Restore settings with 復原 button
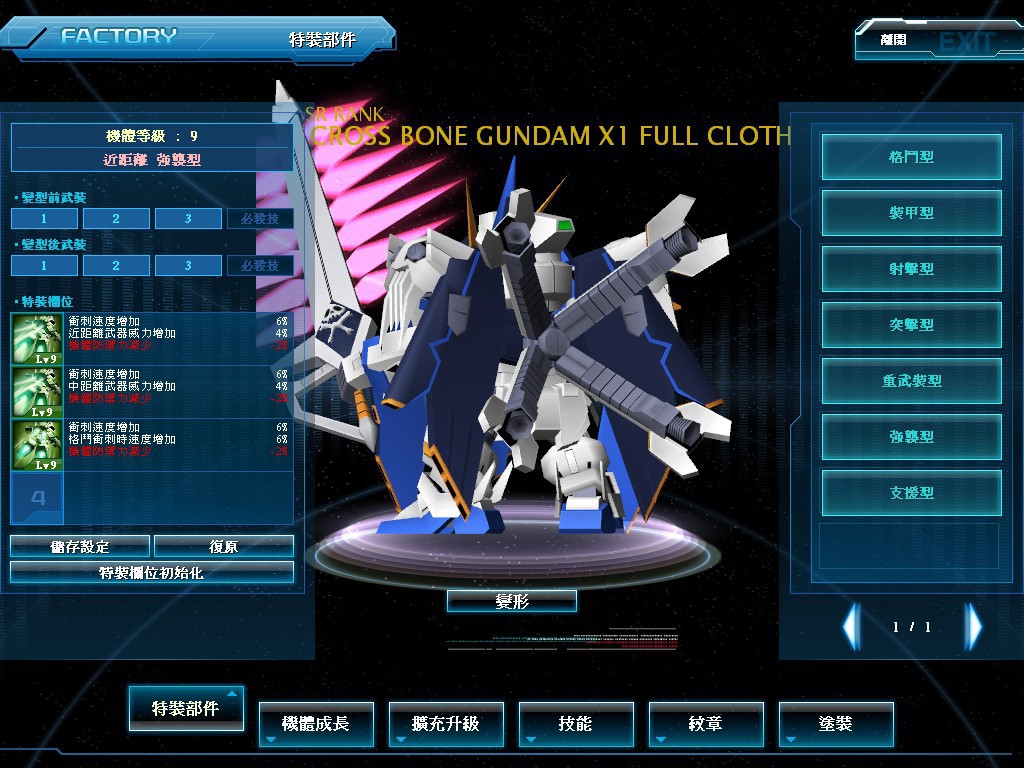This screenshot has width=1024, height=768. (x=224, y=546)
